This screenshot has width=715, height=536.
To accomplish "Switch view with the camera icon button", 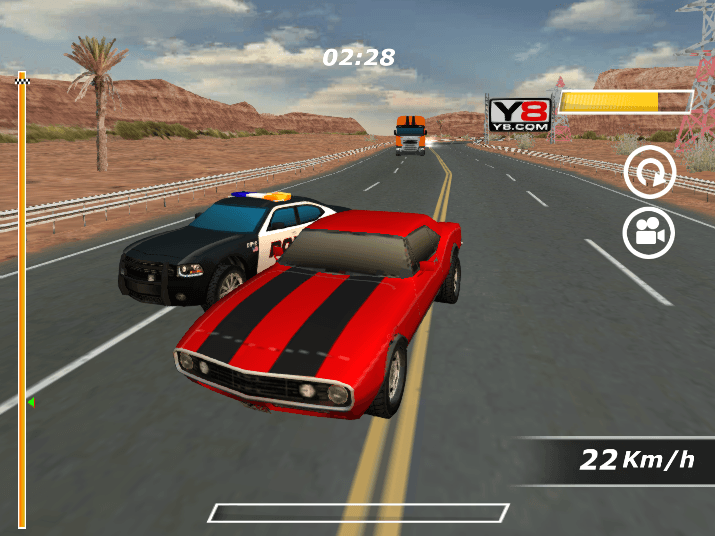I will tap(649, 233).
